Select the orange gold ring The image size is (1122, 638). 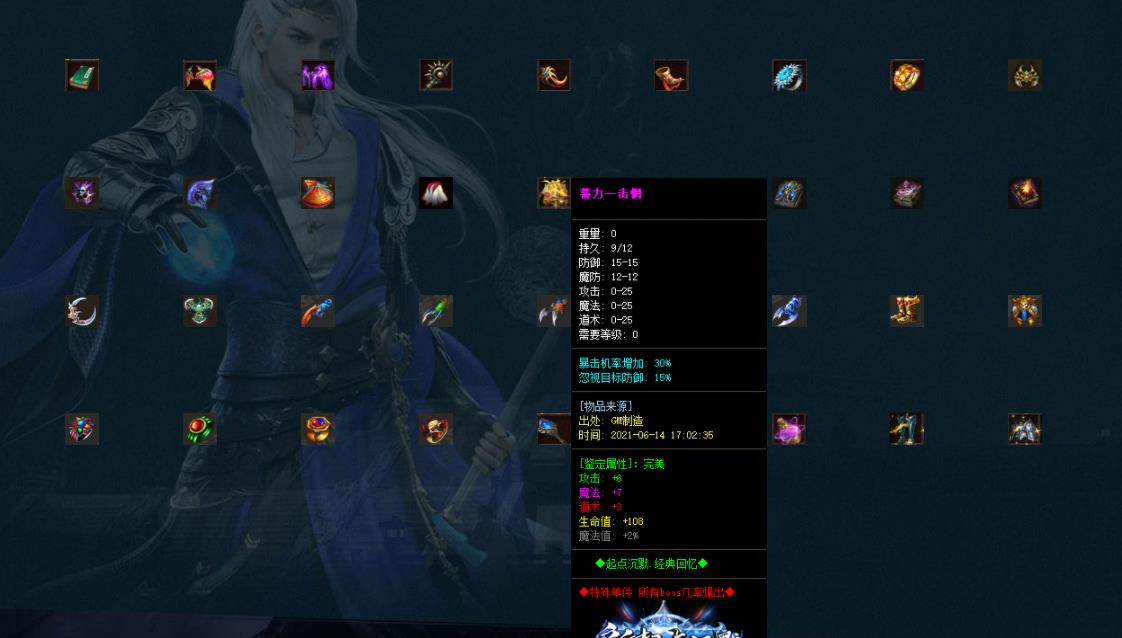point(907,75)
